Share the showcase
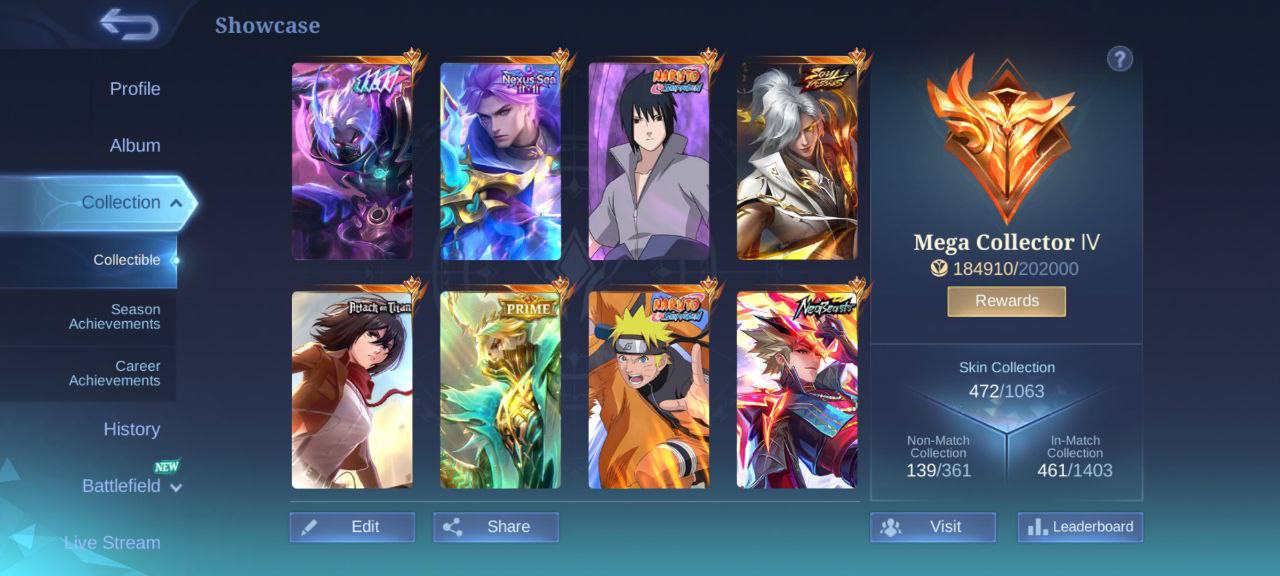The width and height of the screenshot is (1280, 576). [496, 527]
